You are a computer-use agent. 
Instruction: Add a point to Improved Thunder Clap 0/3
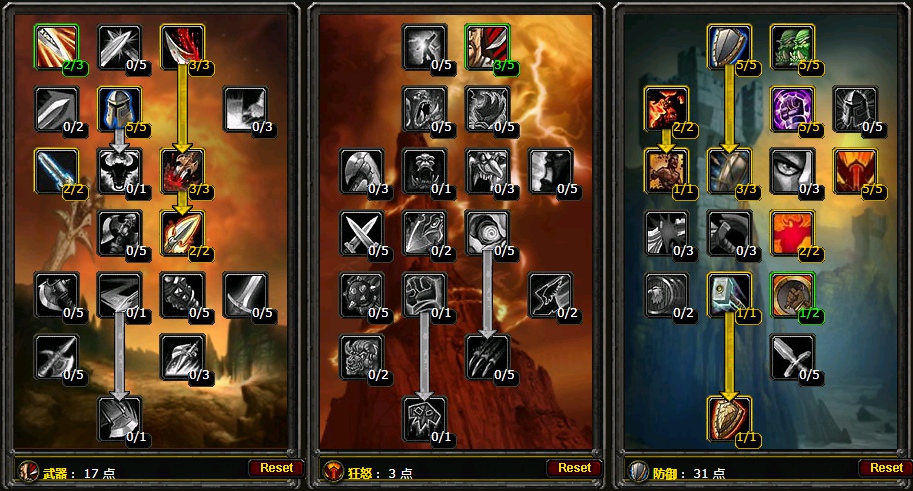point(245,109)
